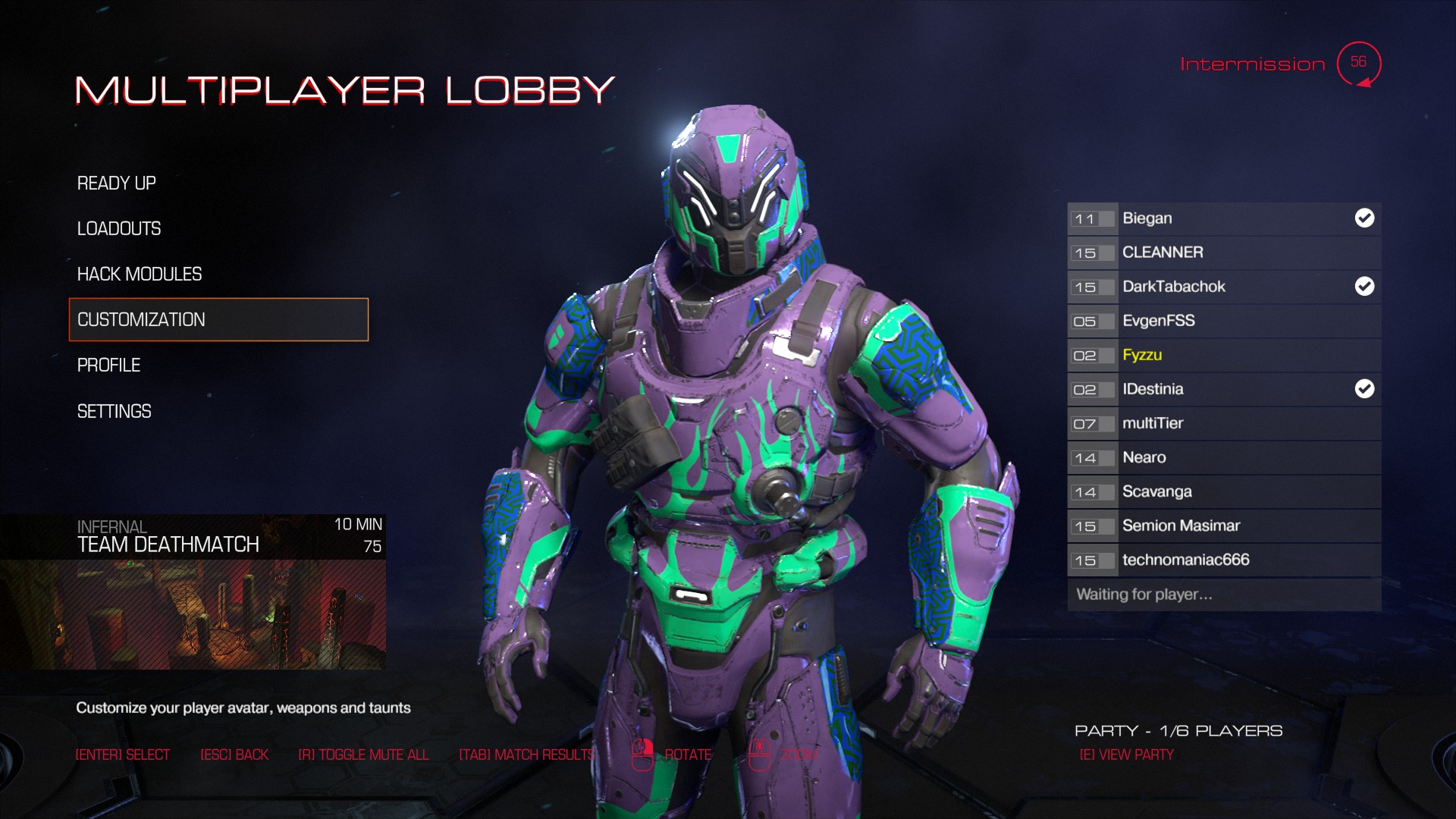Open Match Results from the bottom bar
Viewport: 1456px width, 819px height.
click(526, 755)
